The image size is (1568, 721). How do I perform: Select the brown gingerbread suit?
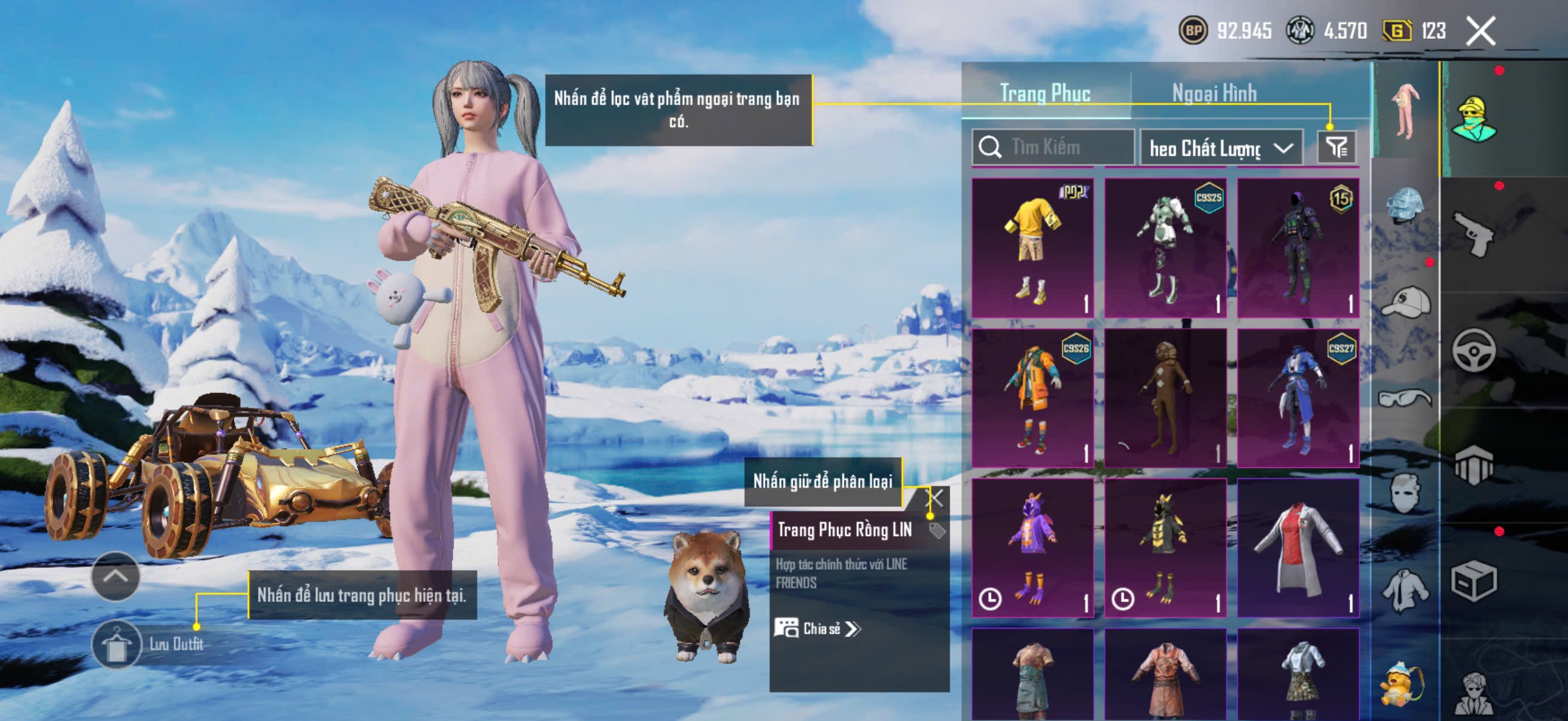click(x=1165, y=398)
